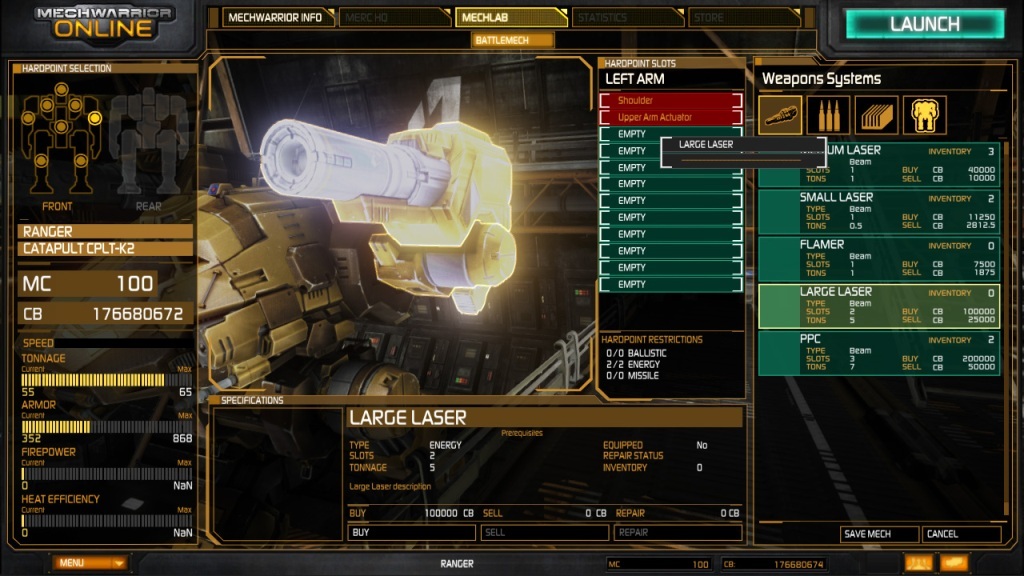Choose the Small Laser from weapons list
Viewport: 1024px width, 576px height.
[879, 211]
